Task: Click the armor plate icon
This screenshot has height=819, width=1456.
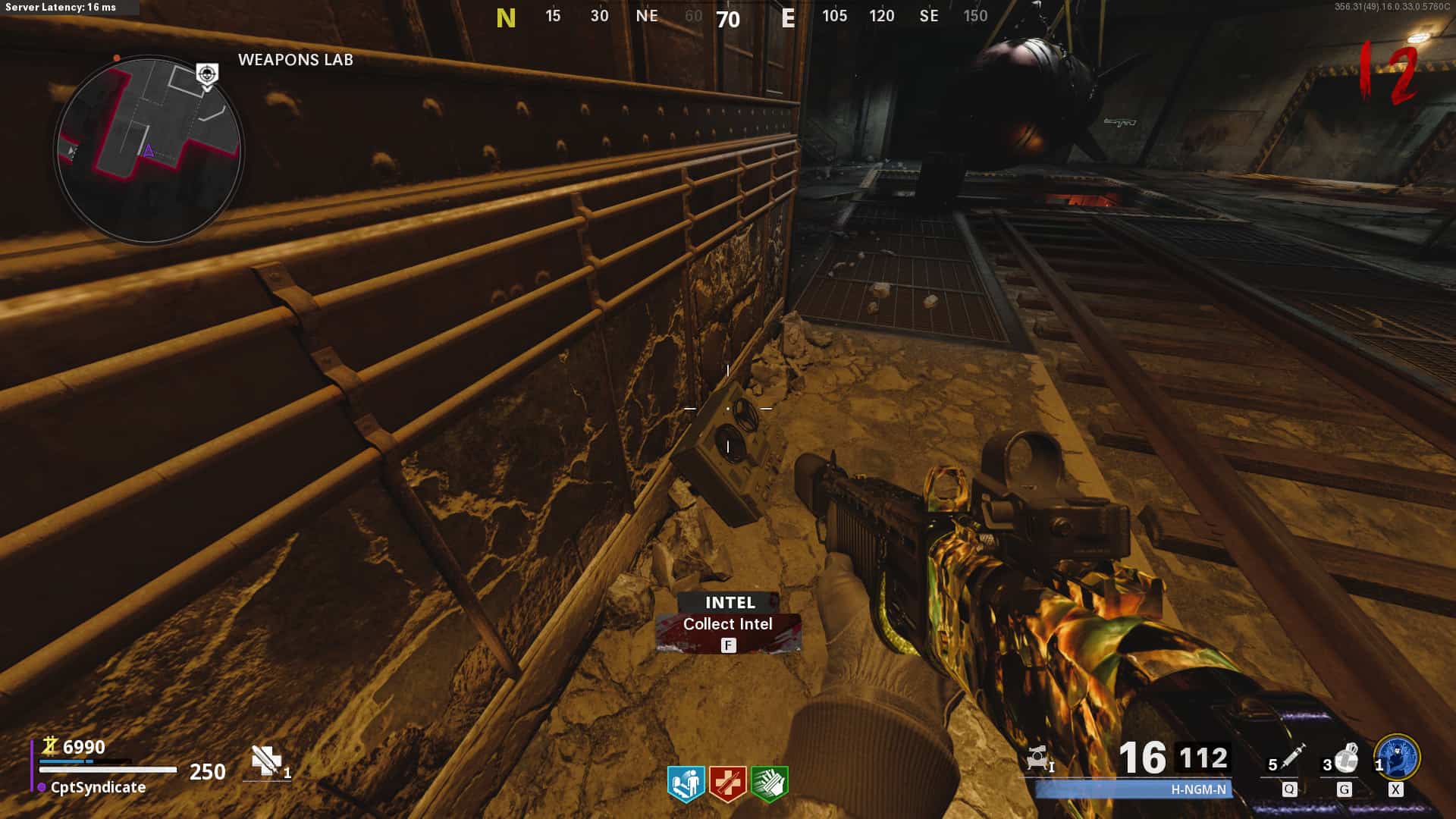Action: (x=267, y=761)
